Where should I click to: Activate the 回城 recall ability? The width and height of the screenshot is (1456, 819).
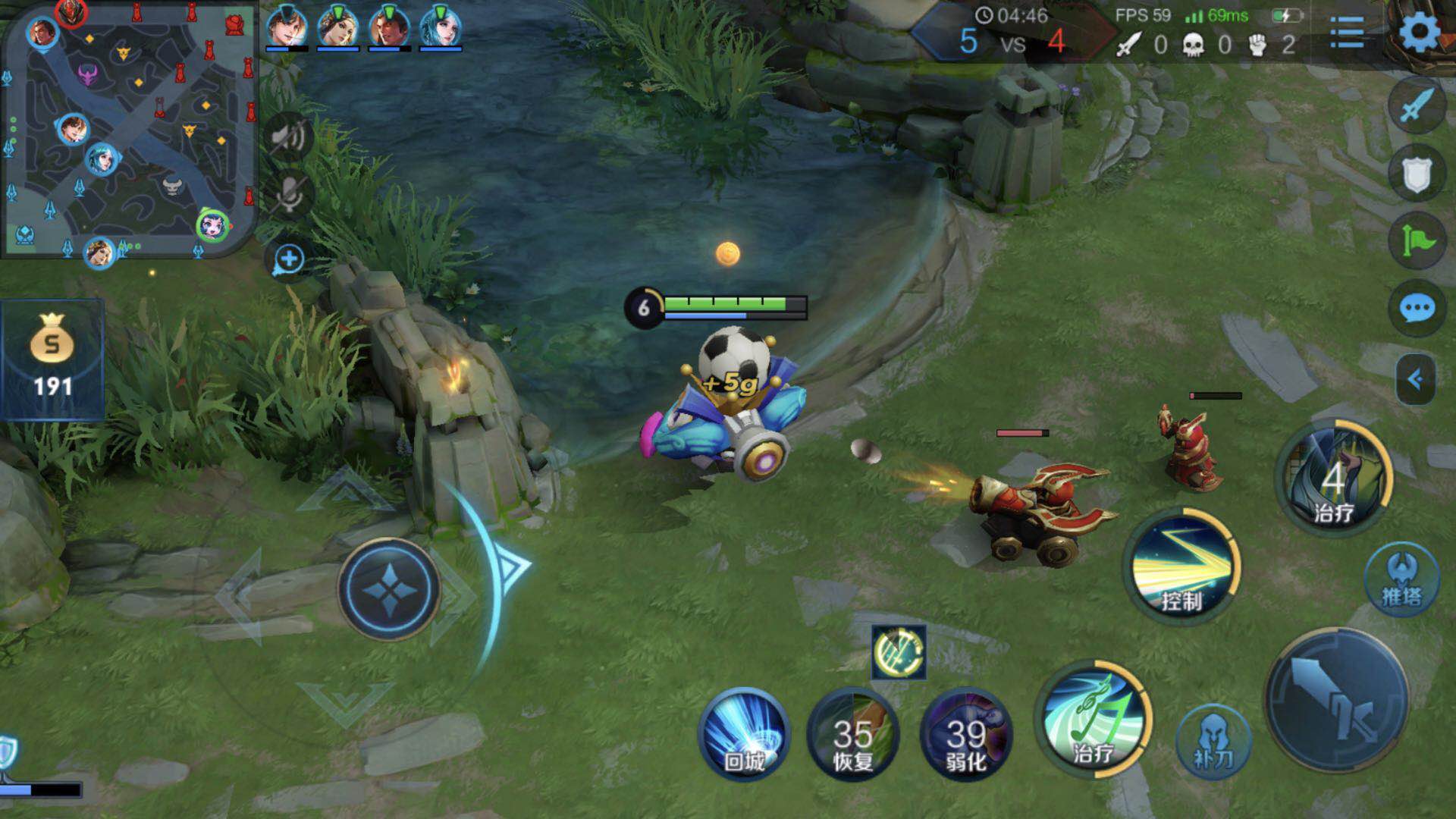pyautogui.click(x=744, y=733)
